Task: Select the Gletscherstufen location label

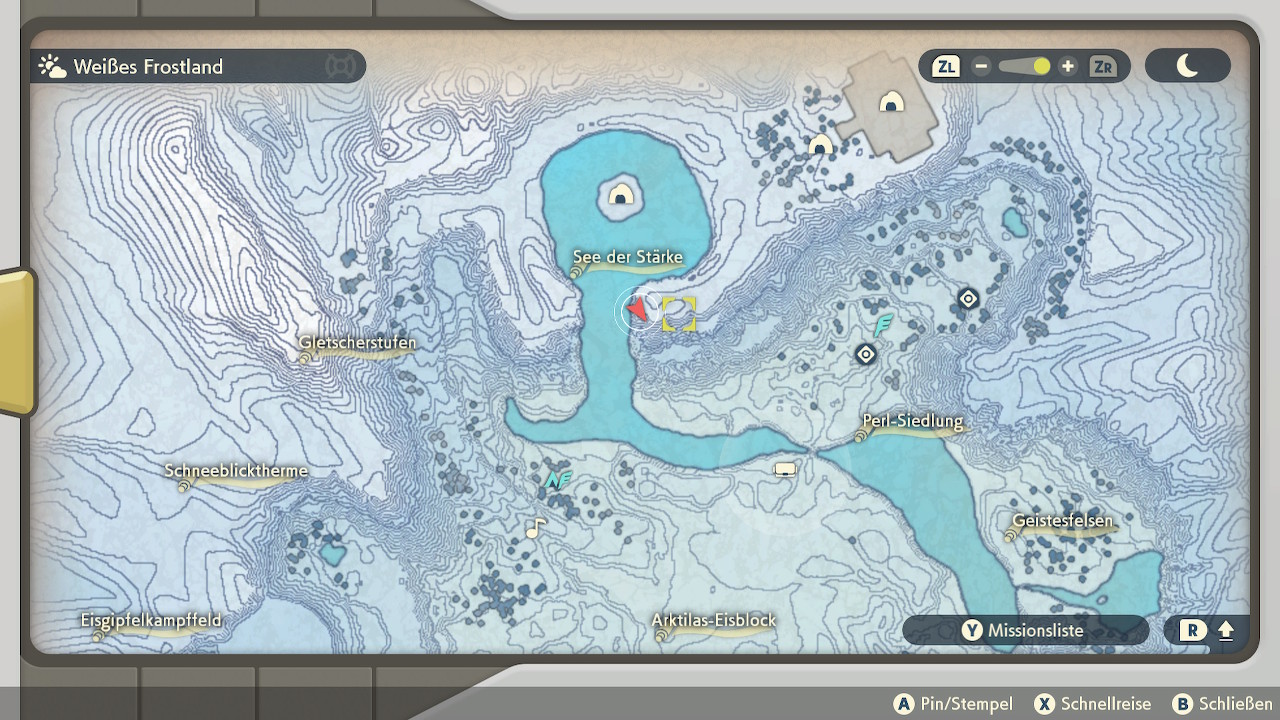Action: coord(357,343)
